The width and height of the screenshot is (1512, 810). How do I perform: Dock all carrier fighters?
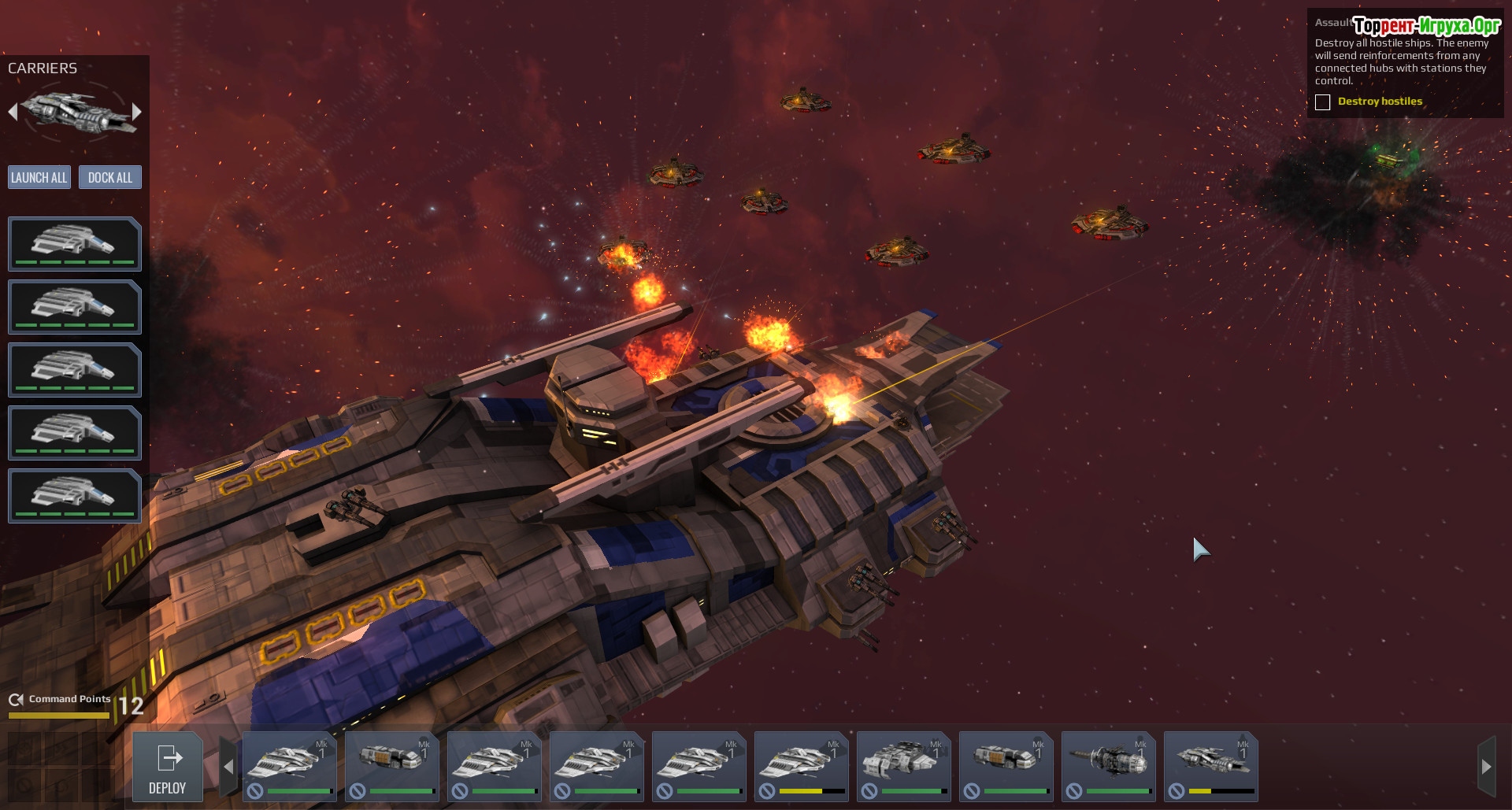[x=110, y=177]
